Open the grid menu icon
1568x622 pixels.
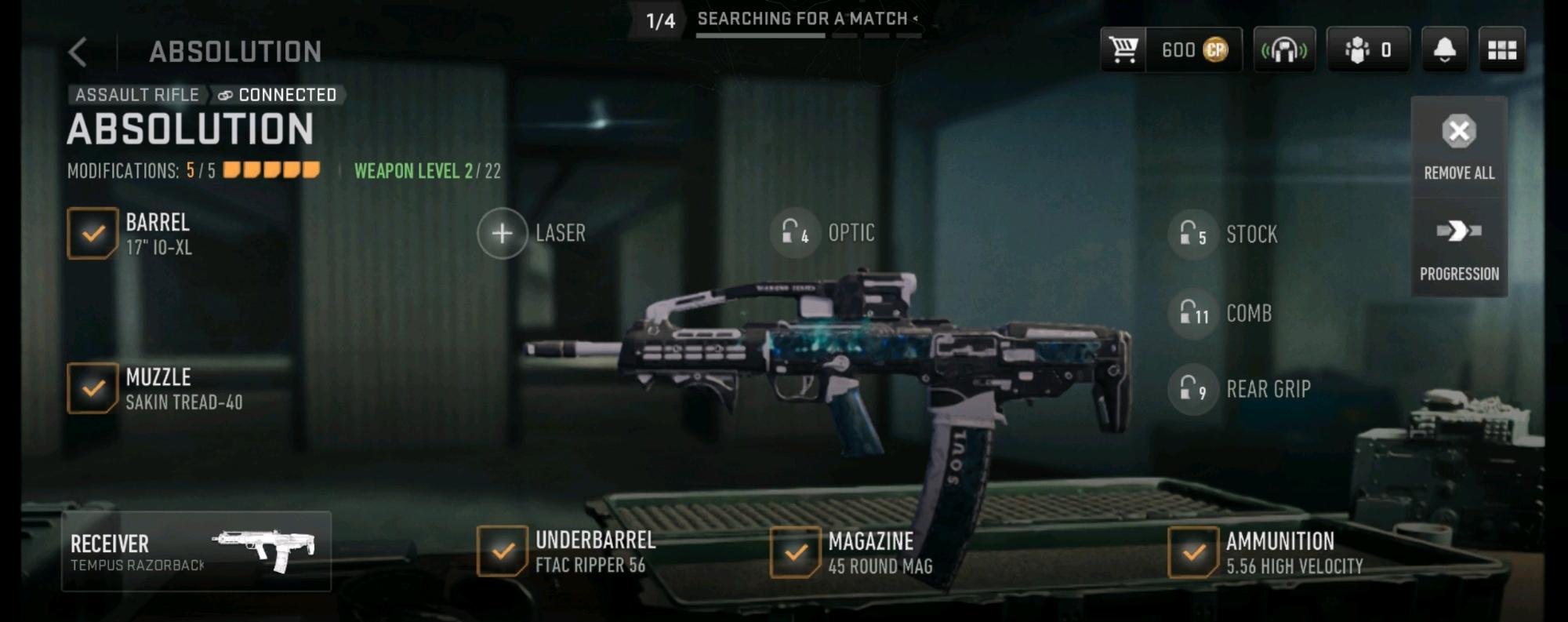1501,50
